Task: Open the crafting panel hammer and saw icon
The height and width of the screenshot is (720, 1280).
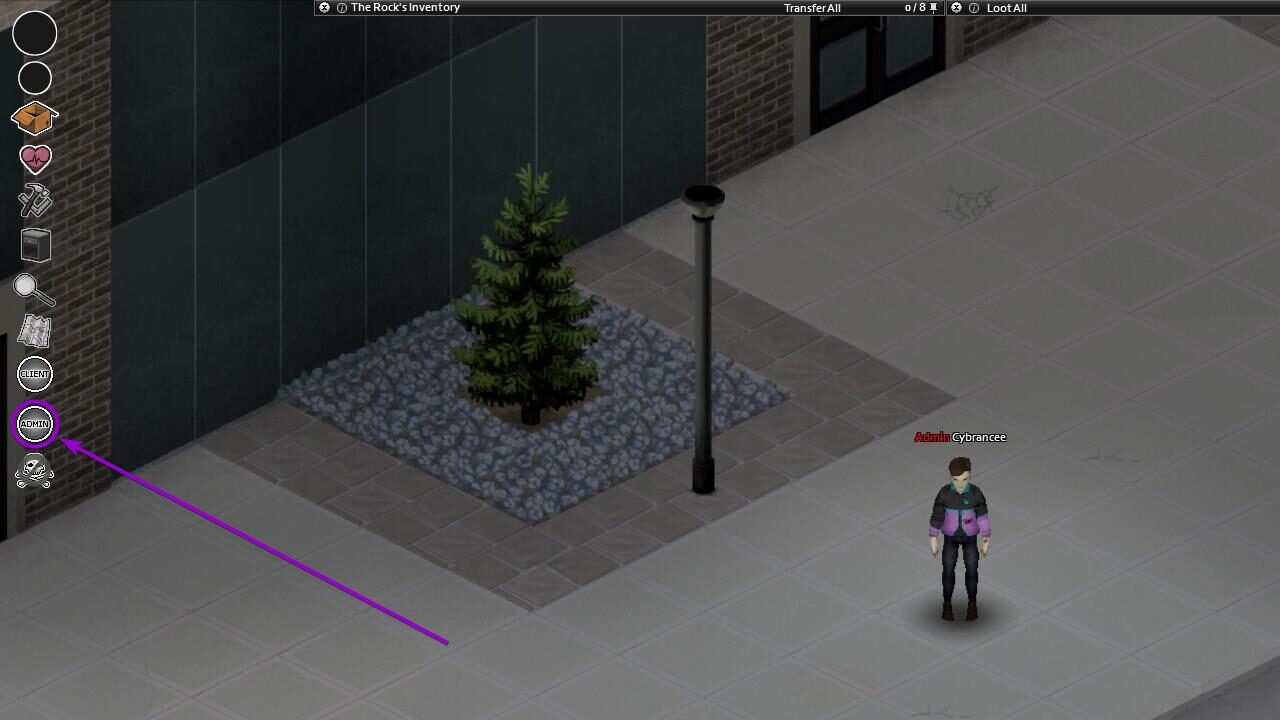Action: (x=34, y=202)
